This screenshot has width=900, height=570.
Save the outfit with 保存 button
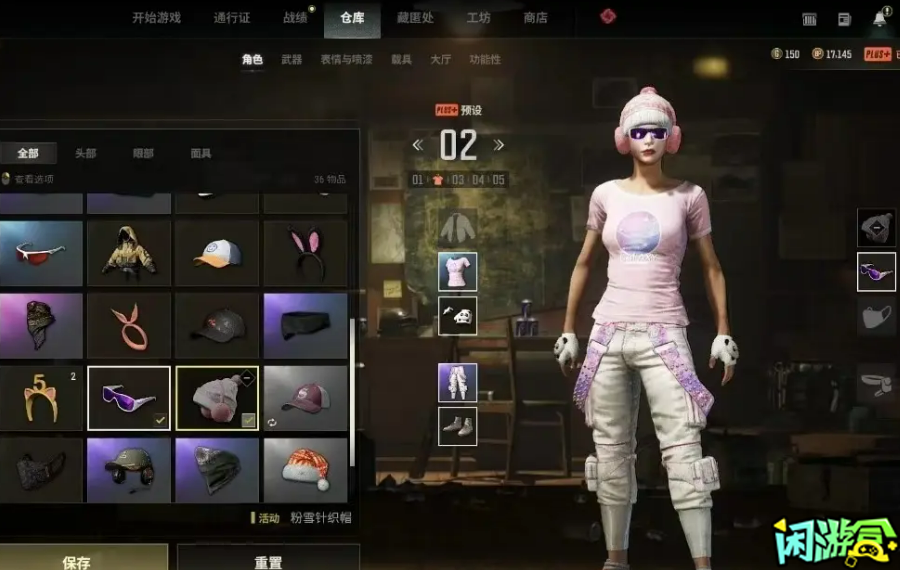pyautogui.click(x=77, y=562)
